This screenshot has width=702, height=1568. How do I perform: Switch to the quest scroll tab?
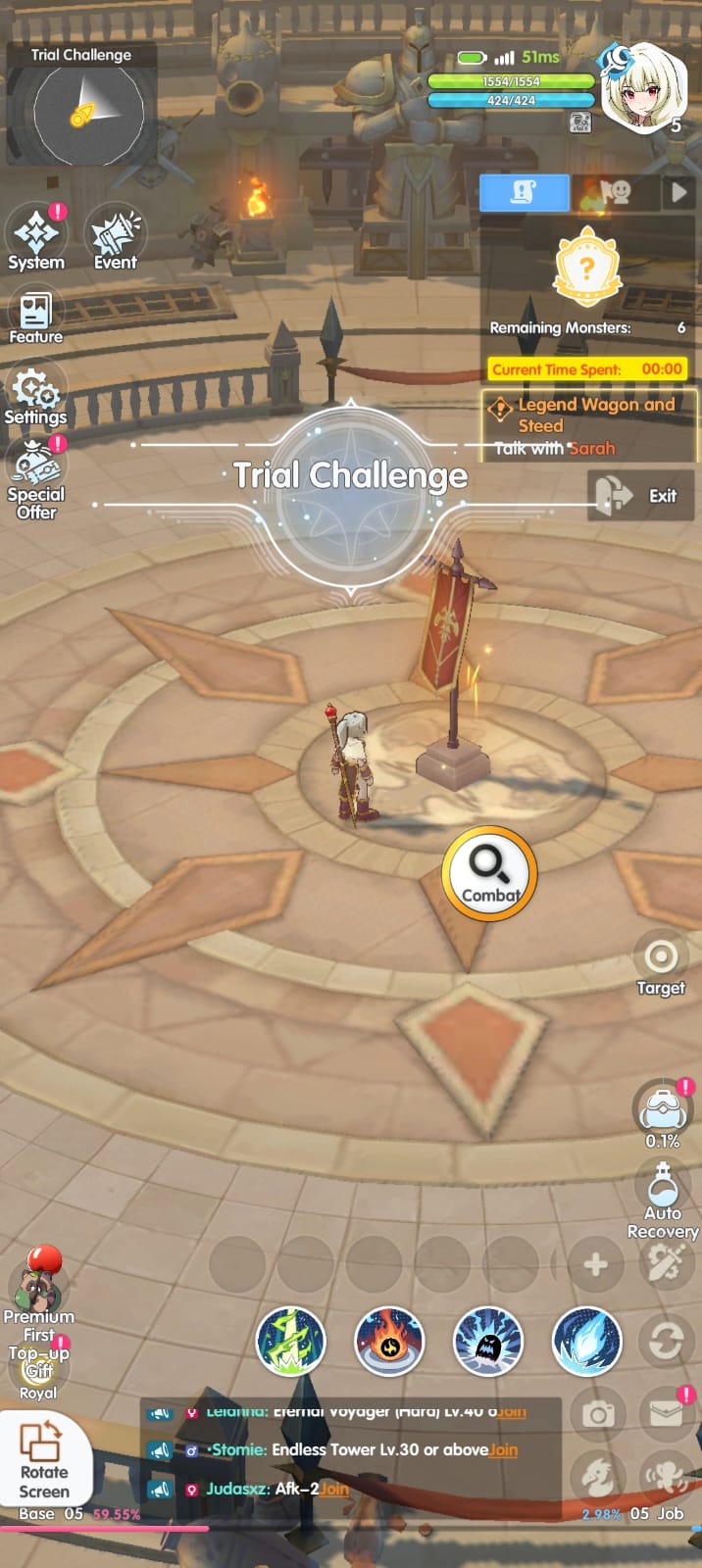(524, 193)
